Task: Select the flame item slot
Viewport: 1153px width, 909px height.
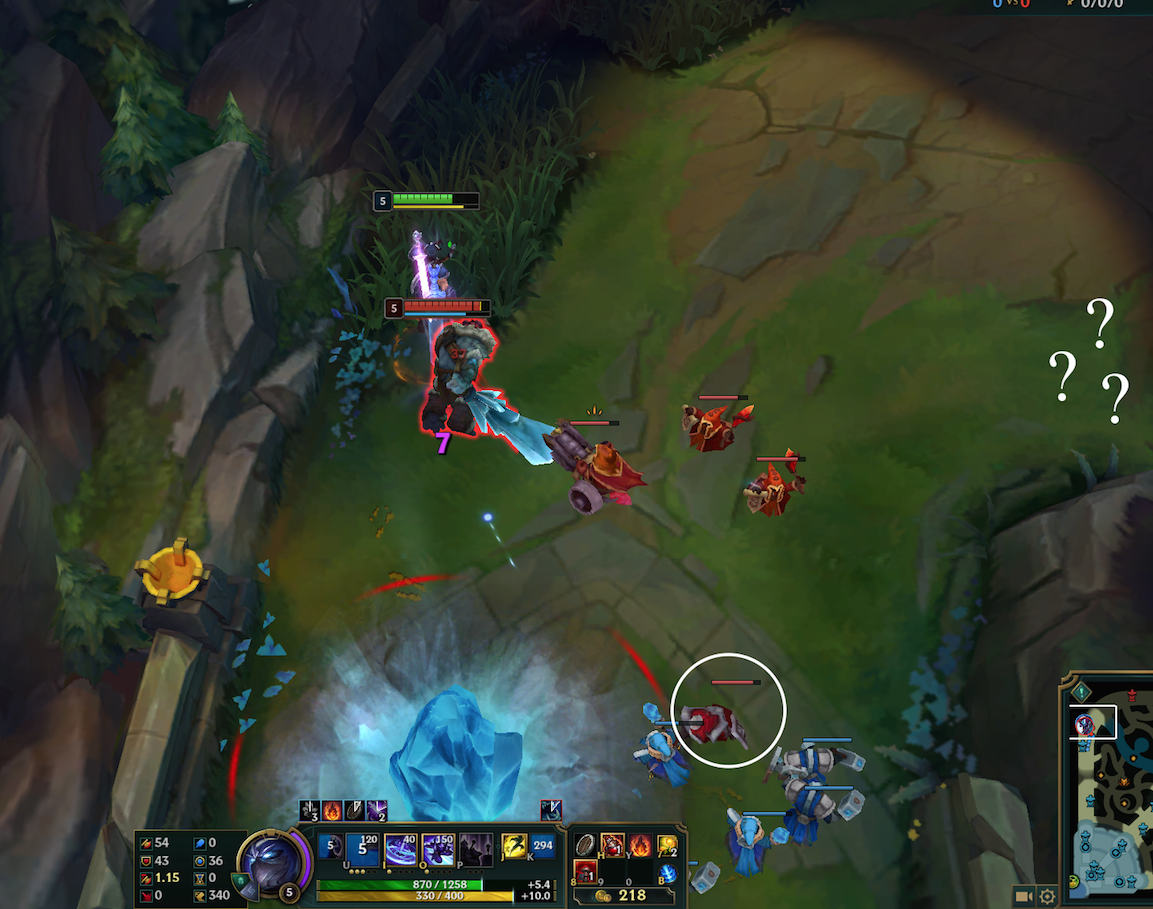Action: pyautogui.click(x=639, y=846)
